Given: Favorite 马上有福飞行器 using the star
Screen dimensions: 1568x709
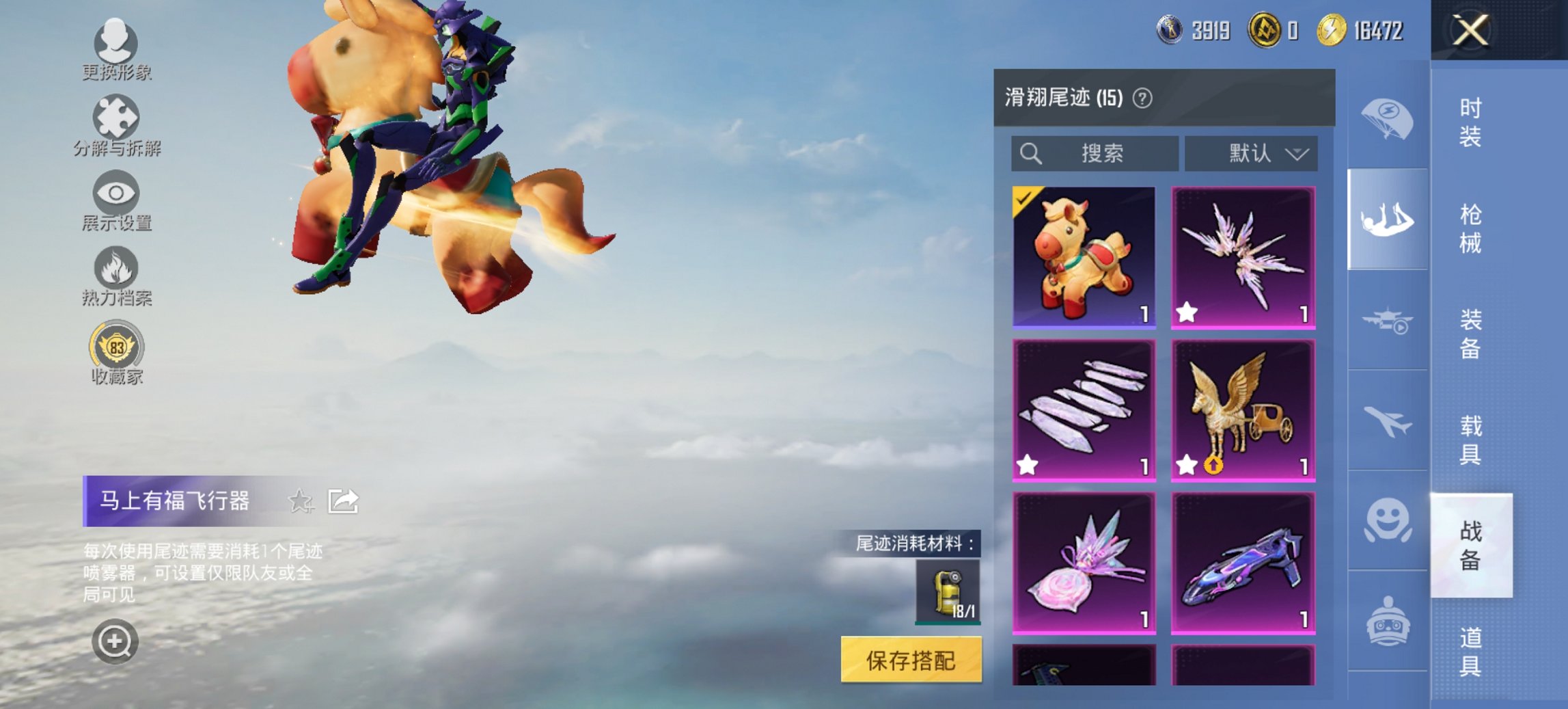Looking at the screenshot, I should [301, 501].
